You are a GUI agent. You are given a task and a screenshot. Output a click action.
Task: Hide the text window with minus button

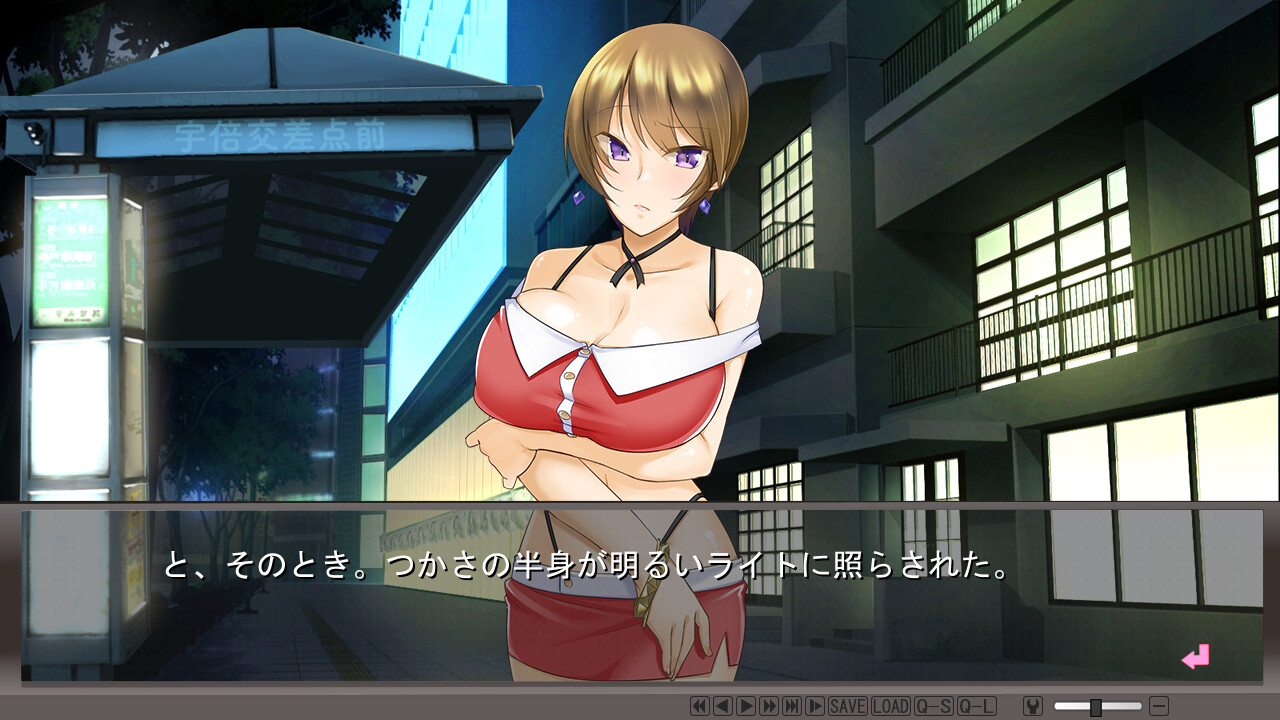(x=1159, y=706)
